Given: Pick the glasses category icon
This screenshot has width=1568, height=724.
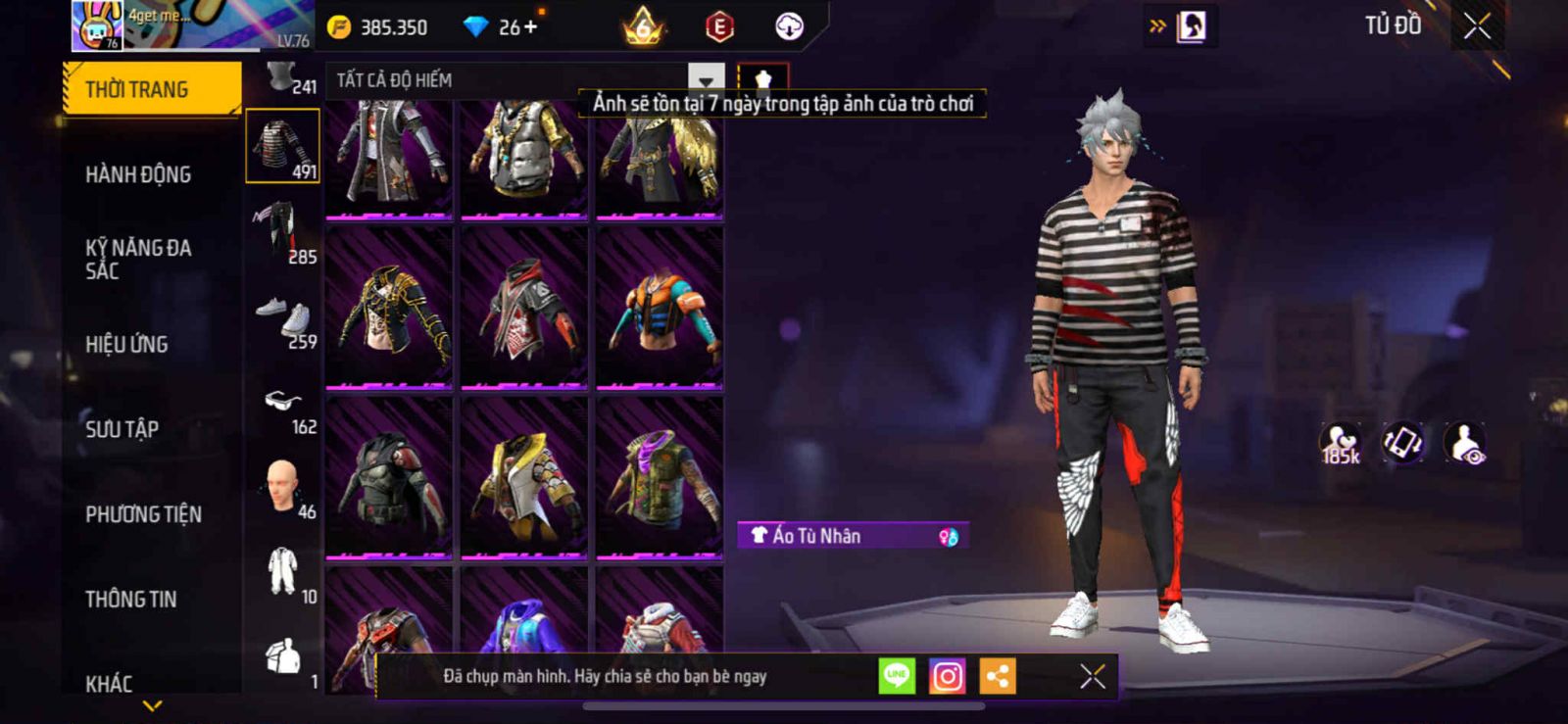Looking at the screenshot, I should [282, 404].
